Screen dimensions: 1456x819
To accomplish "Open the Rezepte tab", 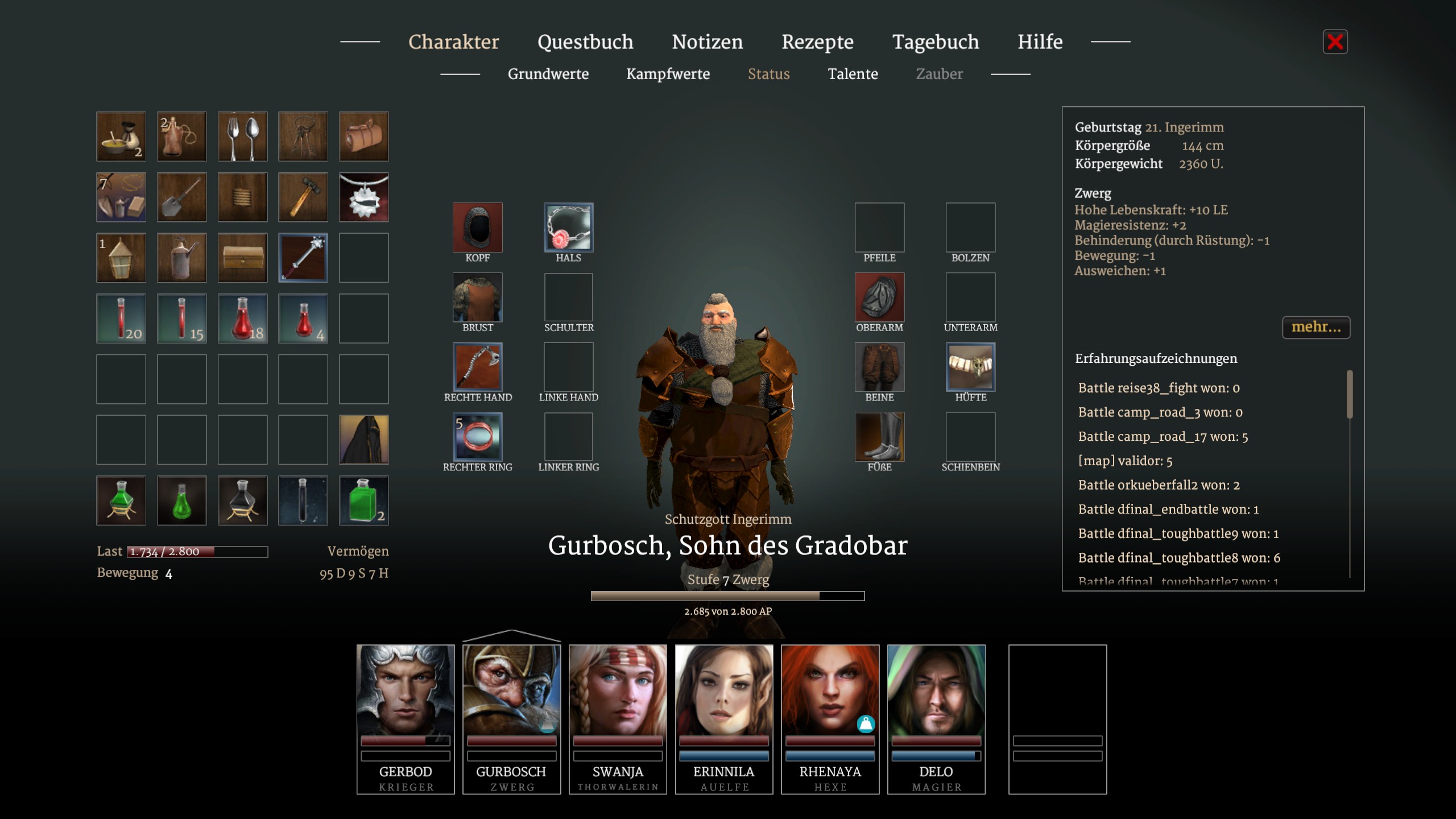I will coord(817,42).
